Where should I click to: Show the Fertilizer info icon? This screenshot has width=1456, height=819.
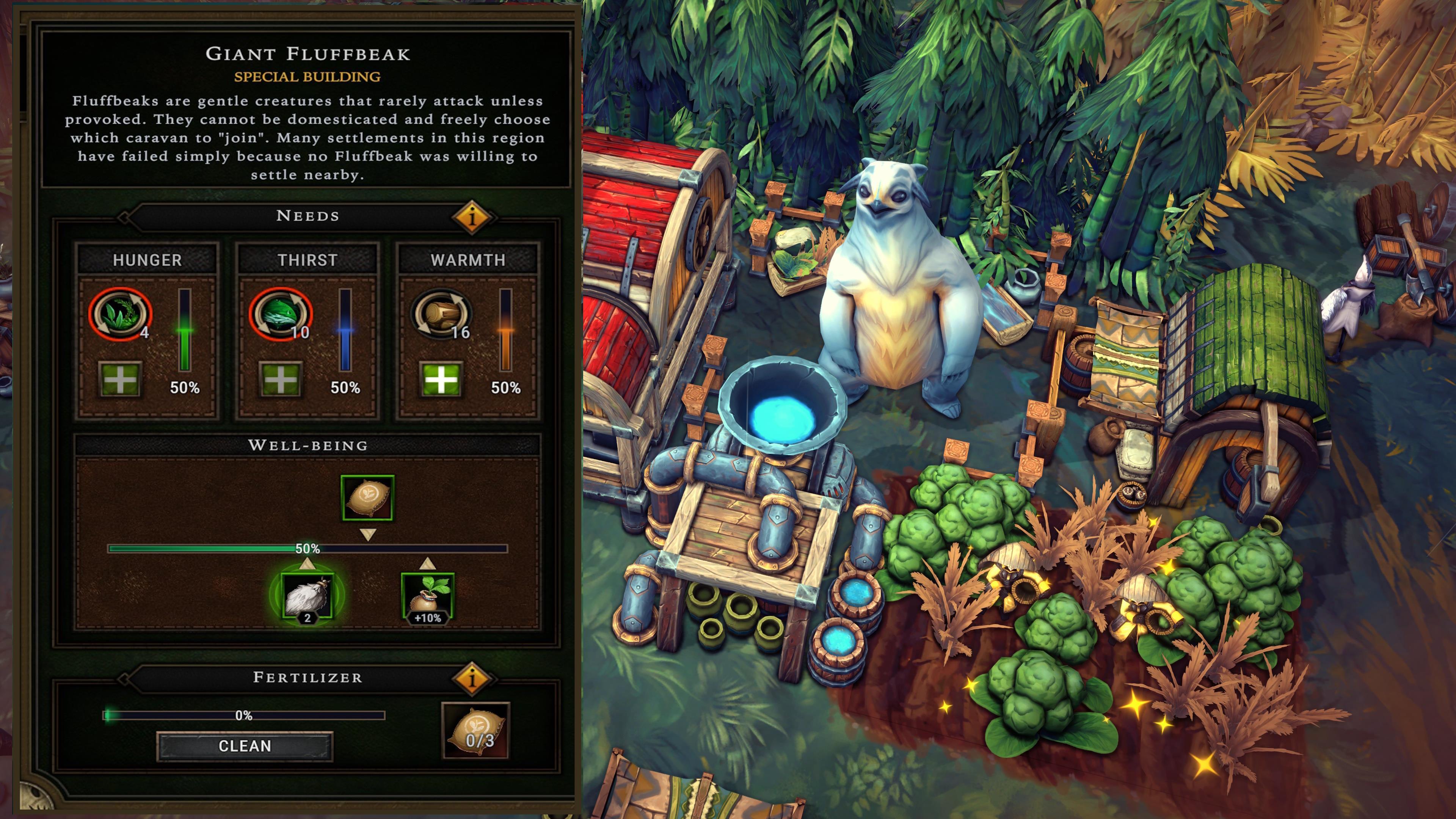(x=472, y=677)
